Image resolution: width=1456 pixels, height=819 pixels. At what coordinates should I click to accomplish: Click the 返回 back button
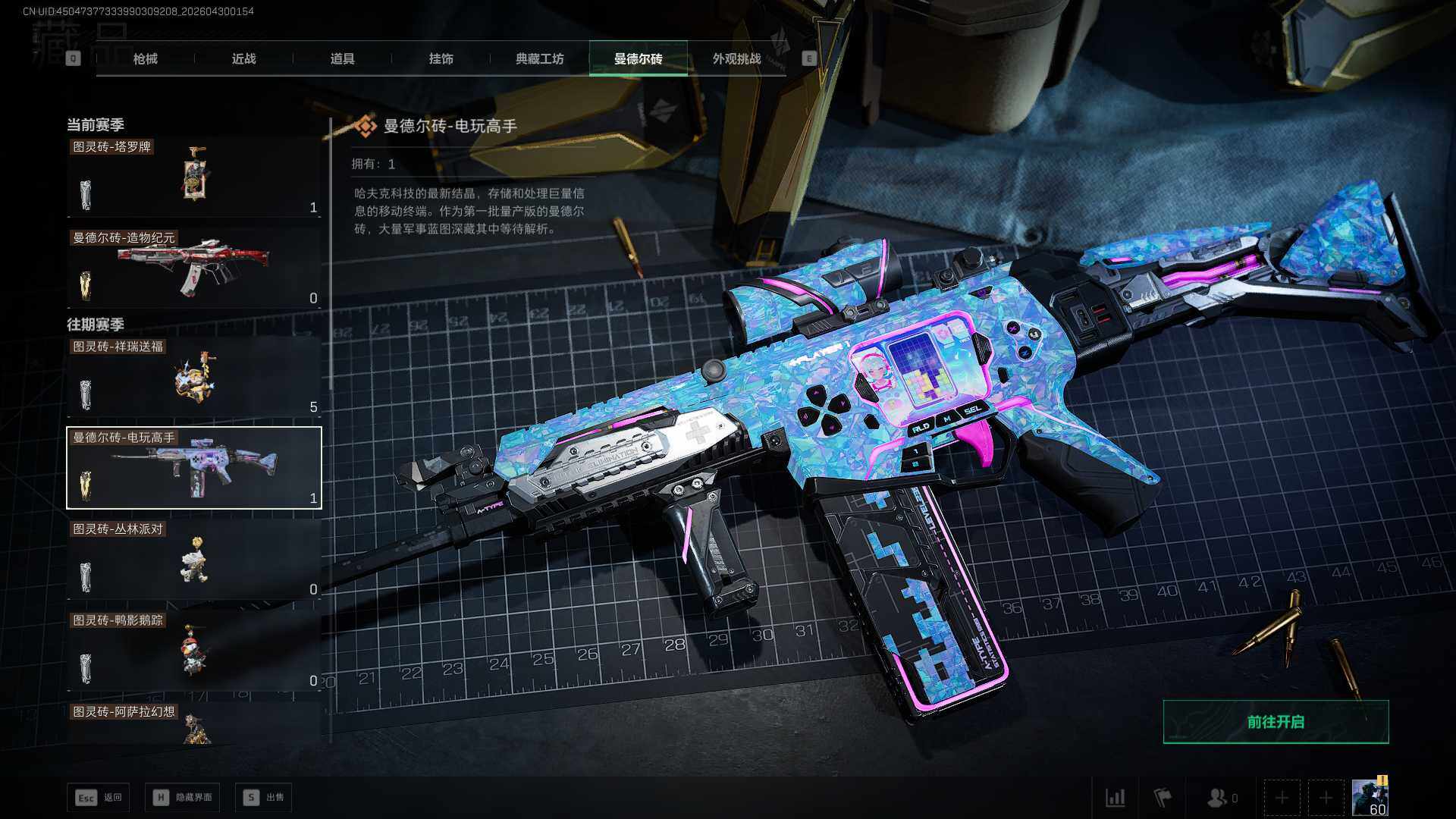tap(99, 798)
